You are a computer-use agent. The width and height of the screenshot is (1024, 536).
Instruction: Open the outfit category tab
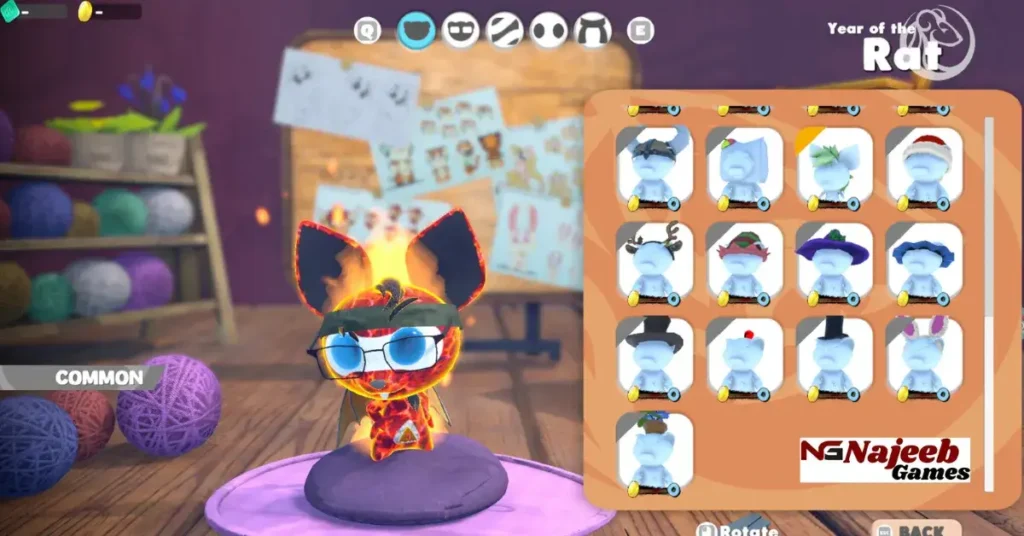click(593, 31)
